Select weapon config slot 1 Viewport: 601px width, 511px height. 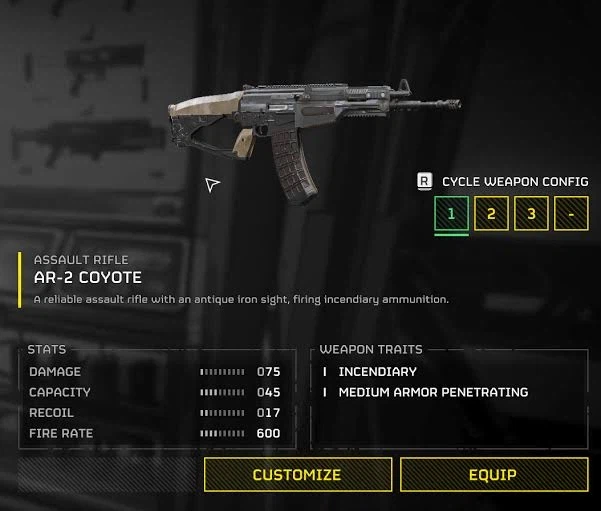[x=451, y=214]
